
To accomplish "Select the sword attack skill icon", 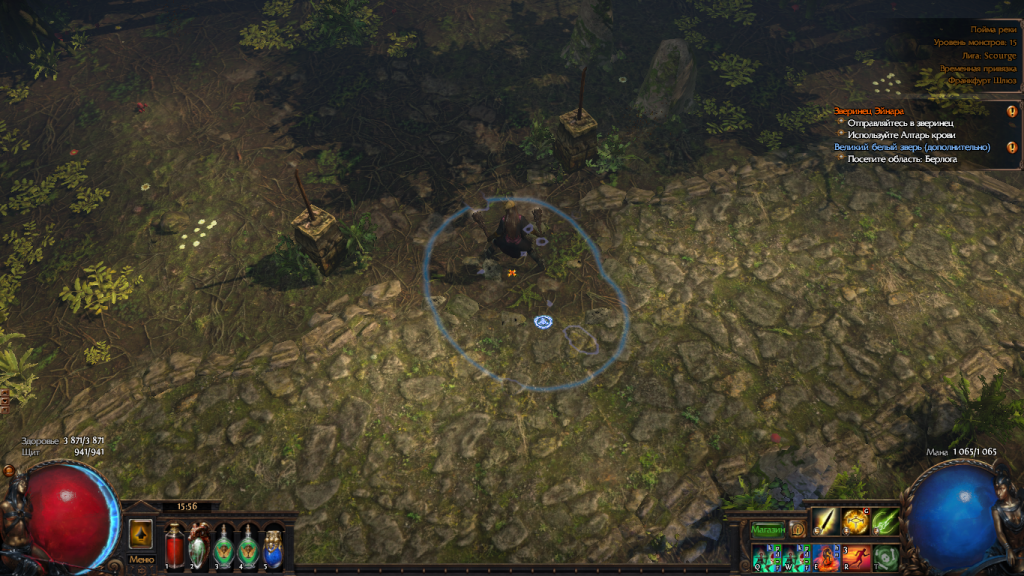I will [x=824, y=522].
